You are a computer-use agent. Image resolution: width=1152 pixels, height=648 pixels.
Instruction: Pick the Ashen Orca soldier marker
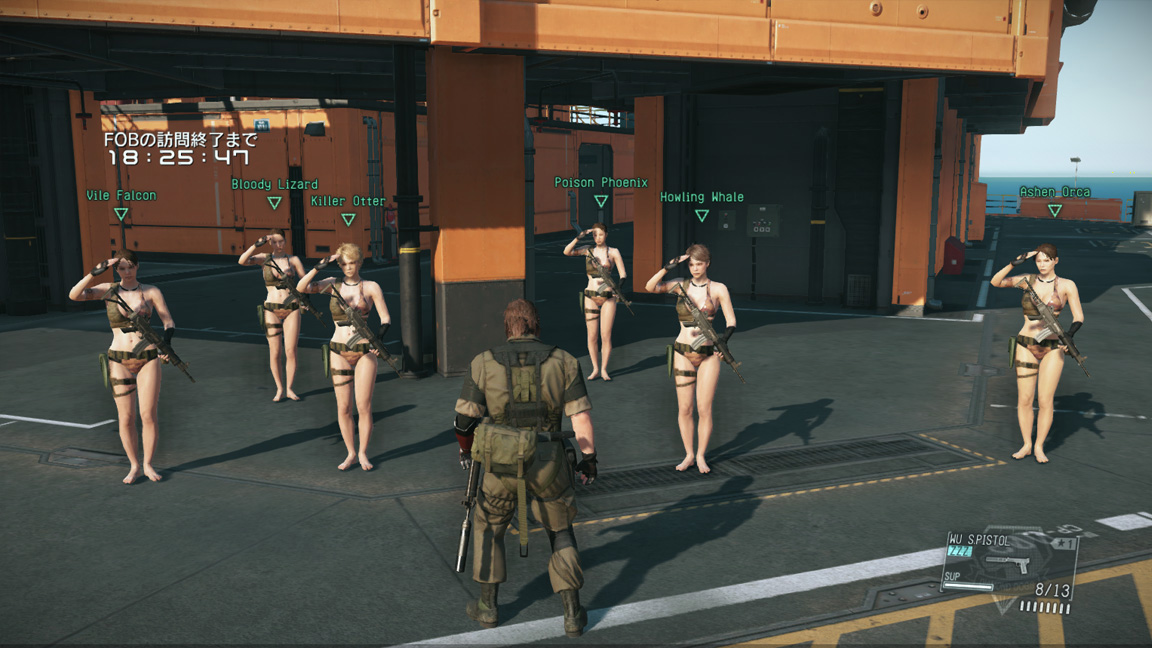point(1054,192)
